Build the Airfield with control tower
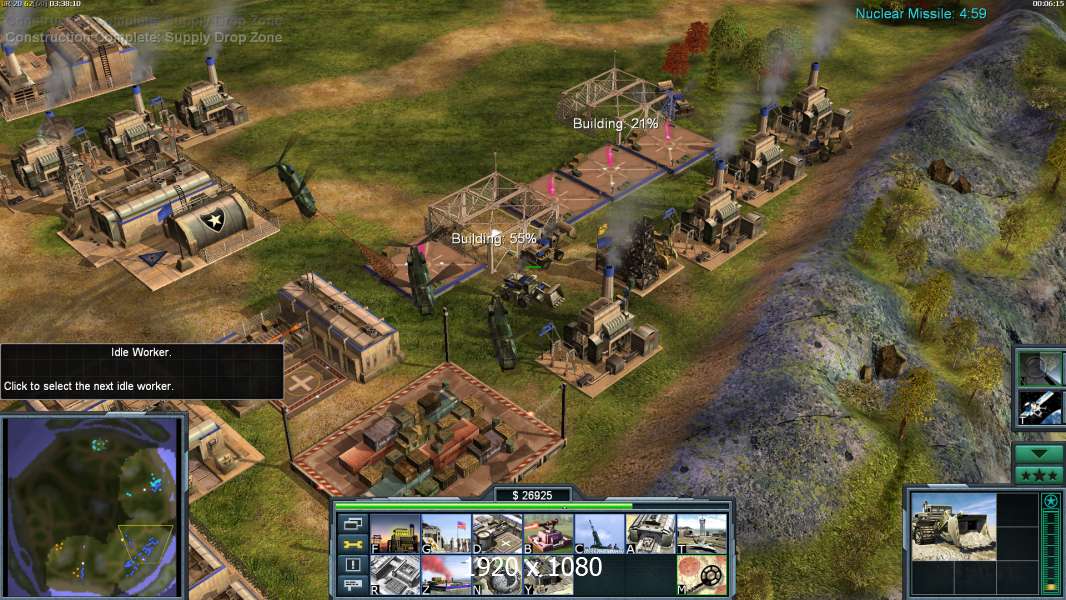 point(701,534)
